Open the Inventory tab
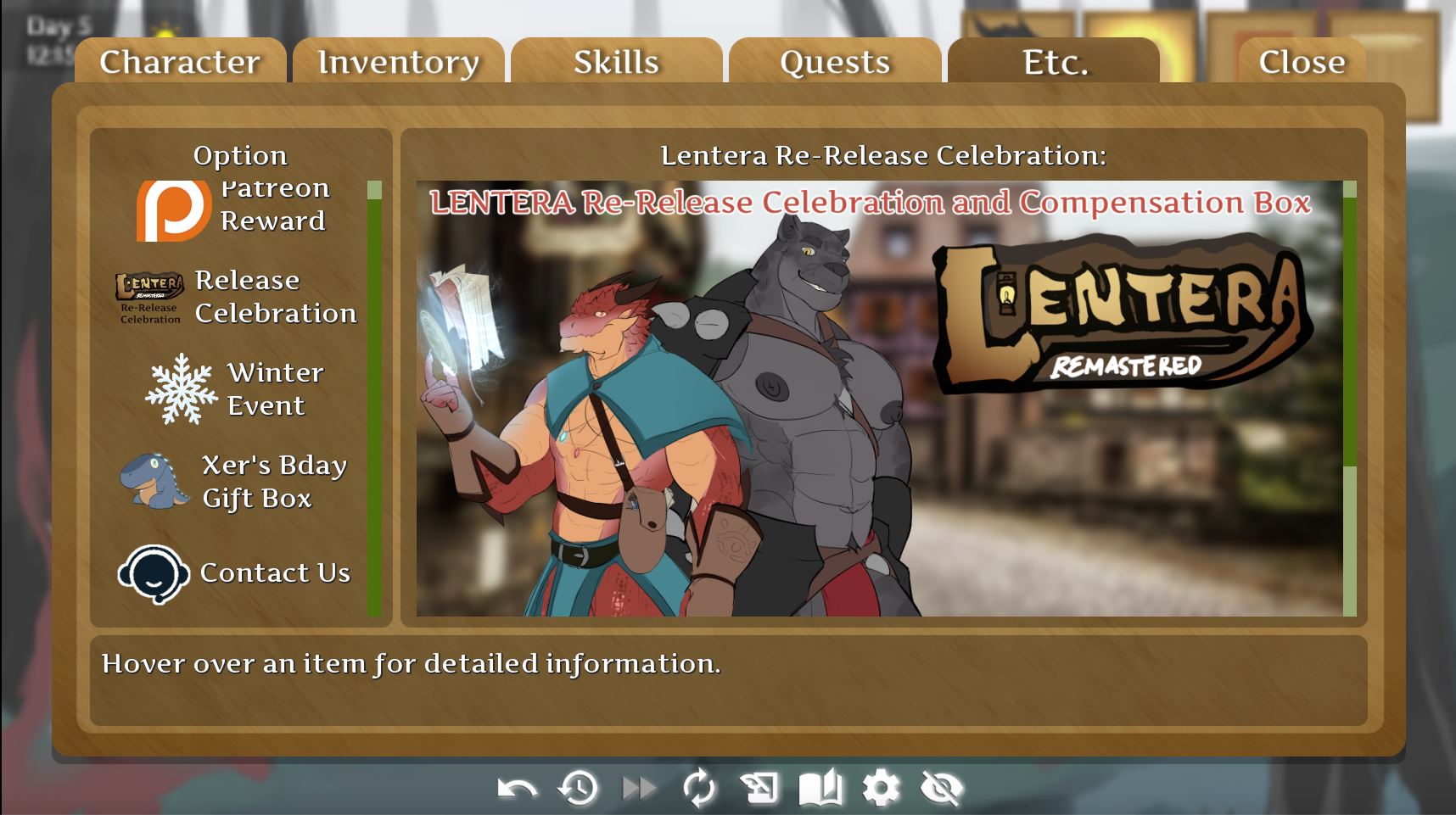This screenshot has width=1456, height=815. (398, 62)
